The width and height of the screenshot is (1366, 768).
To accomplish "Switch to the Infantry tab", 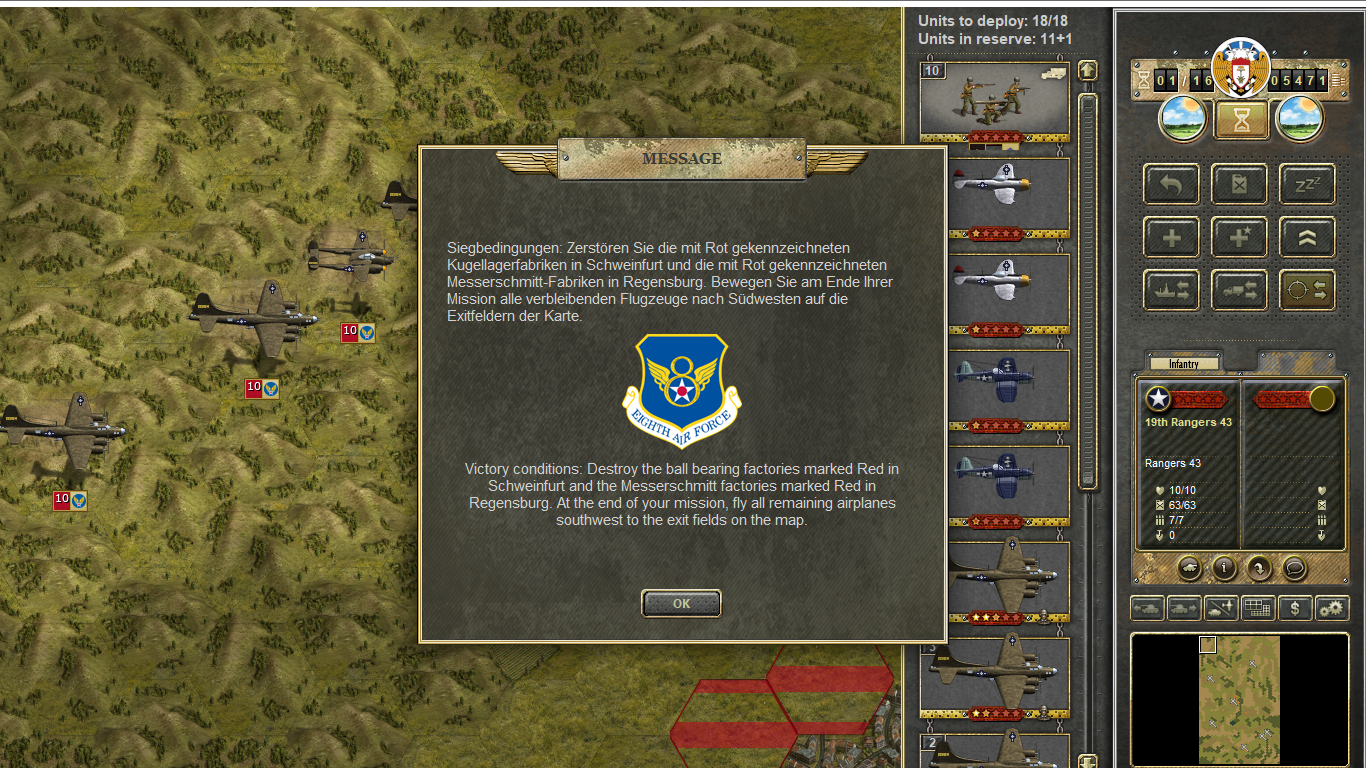I will (x=1184, y=364).
